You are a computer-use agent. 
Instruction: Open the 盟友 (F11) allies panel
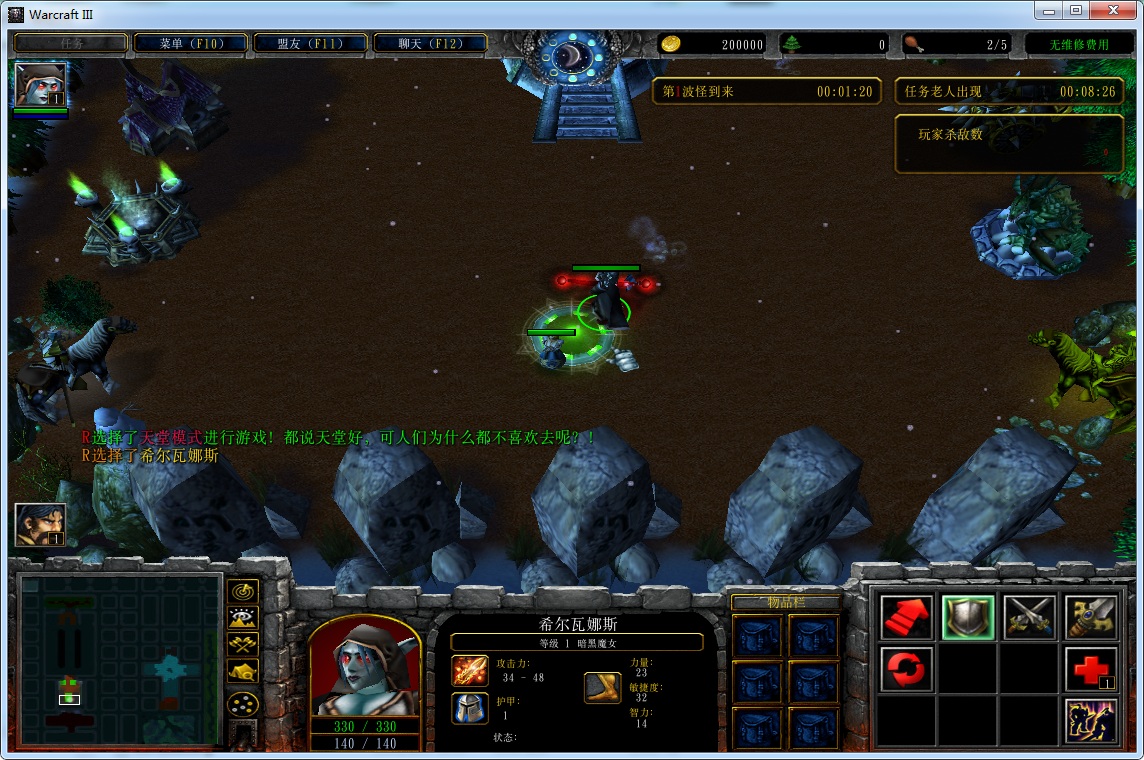[x=310, y=44]
